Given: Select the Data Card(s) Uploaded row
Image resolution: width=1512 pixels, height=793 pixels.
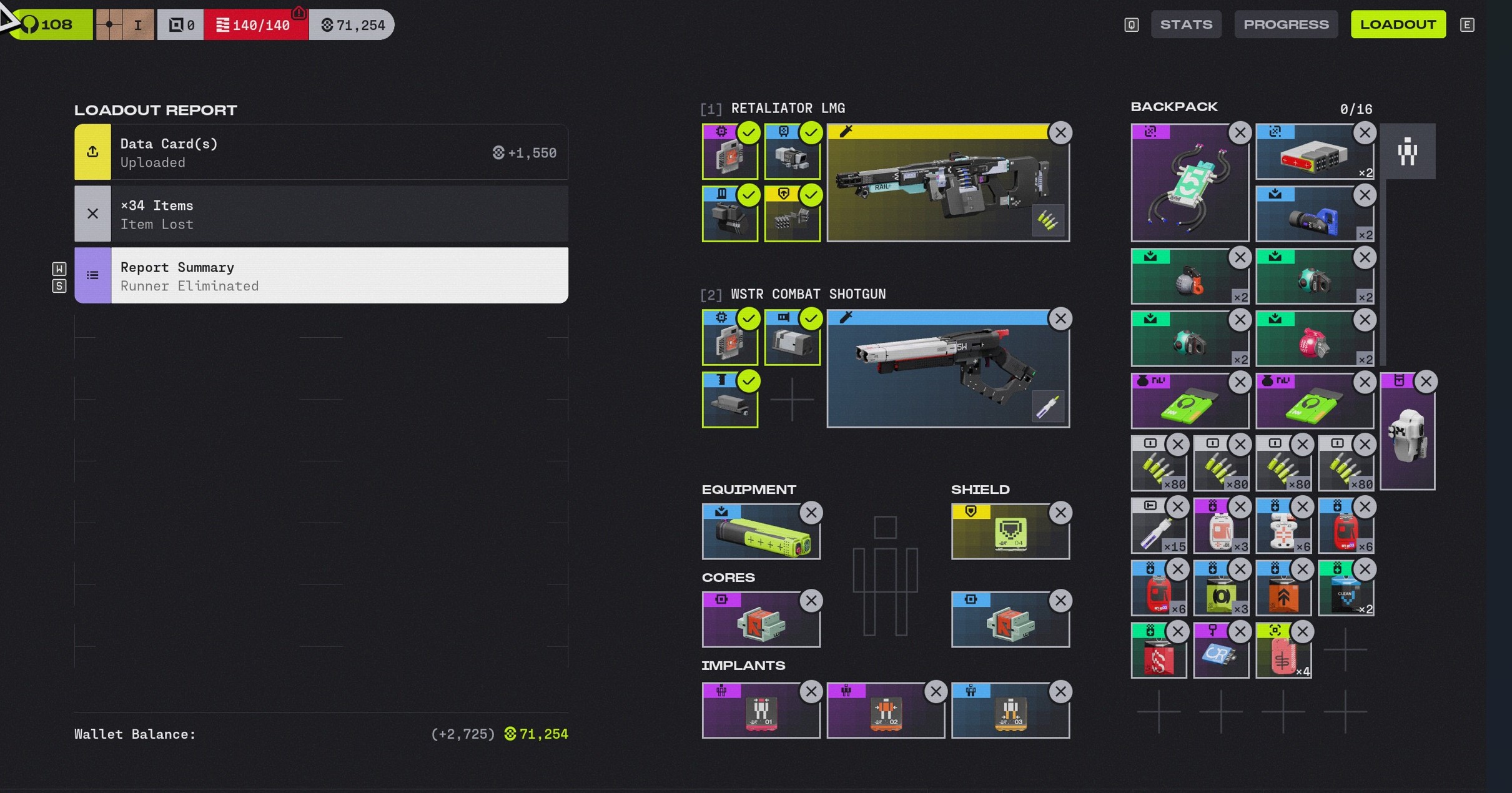Looking at the screenshot, I should click(321, 152).
